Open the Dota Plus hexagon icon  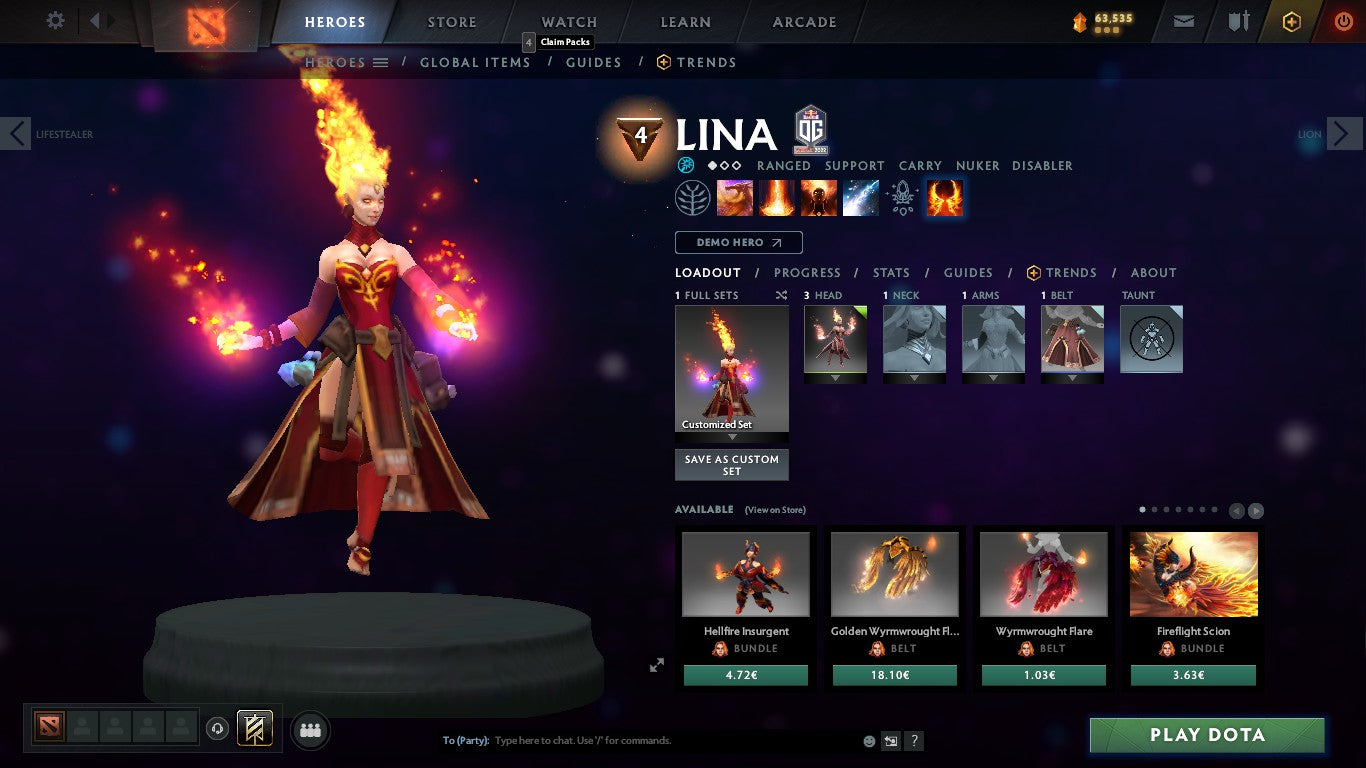1290,20
